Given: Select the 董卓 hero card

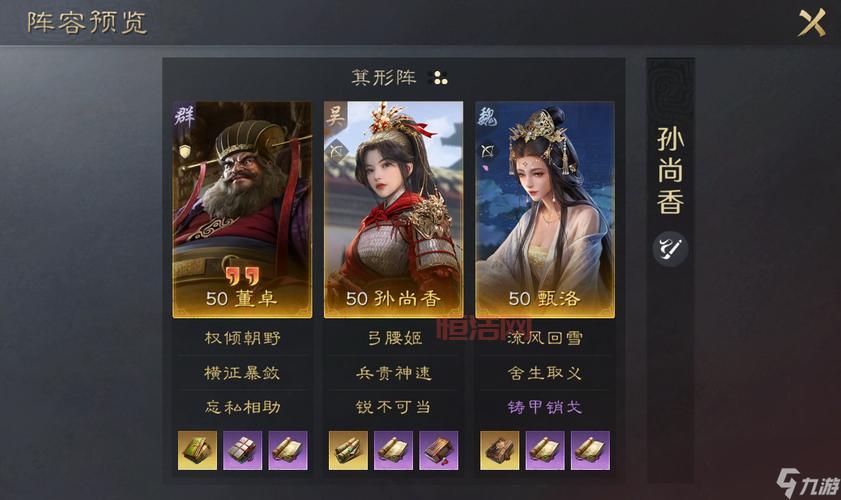Looking at the screenshot, I should point(242,208).
